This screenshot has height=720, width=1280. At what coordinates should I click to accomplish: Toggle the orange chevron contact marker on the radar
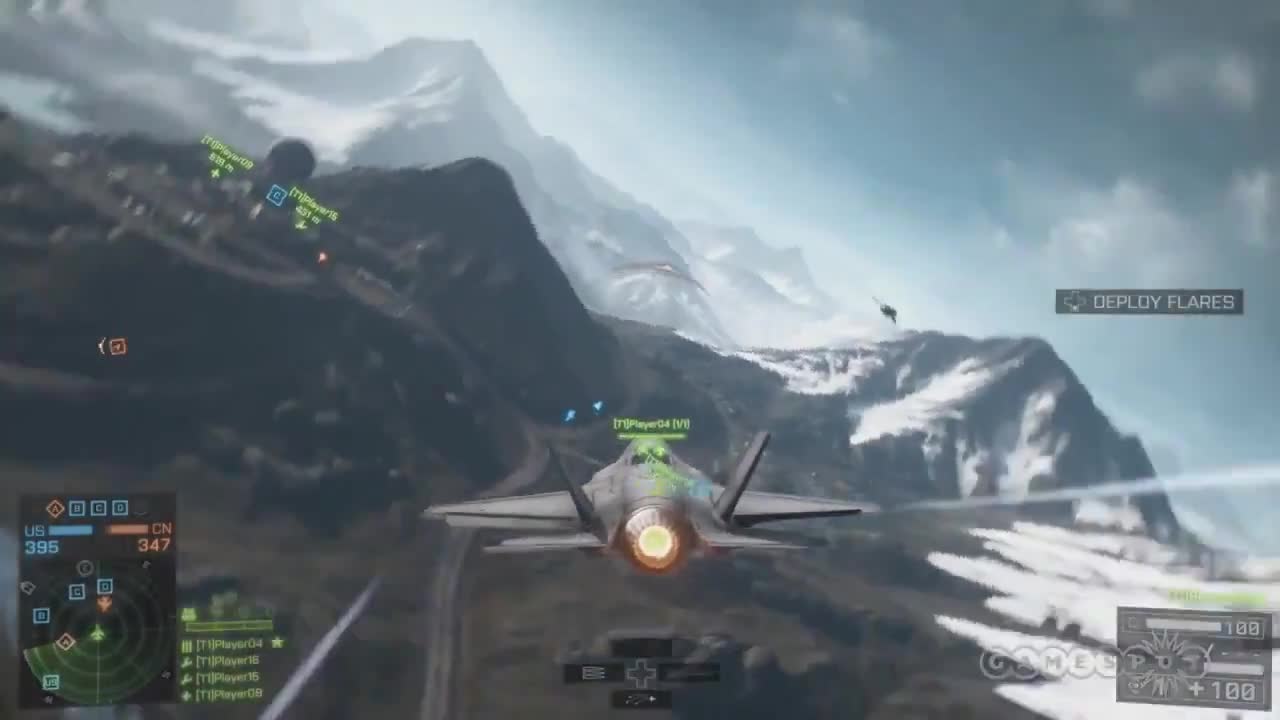coord(104,605)
